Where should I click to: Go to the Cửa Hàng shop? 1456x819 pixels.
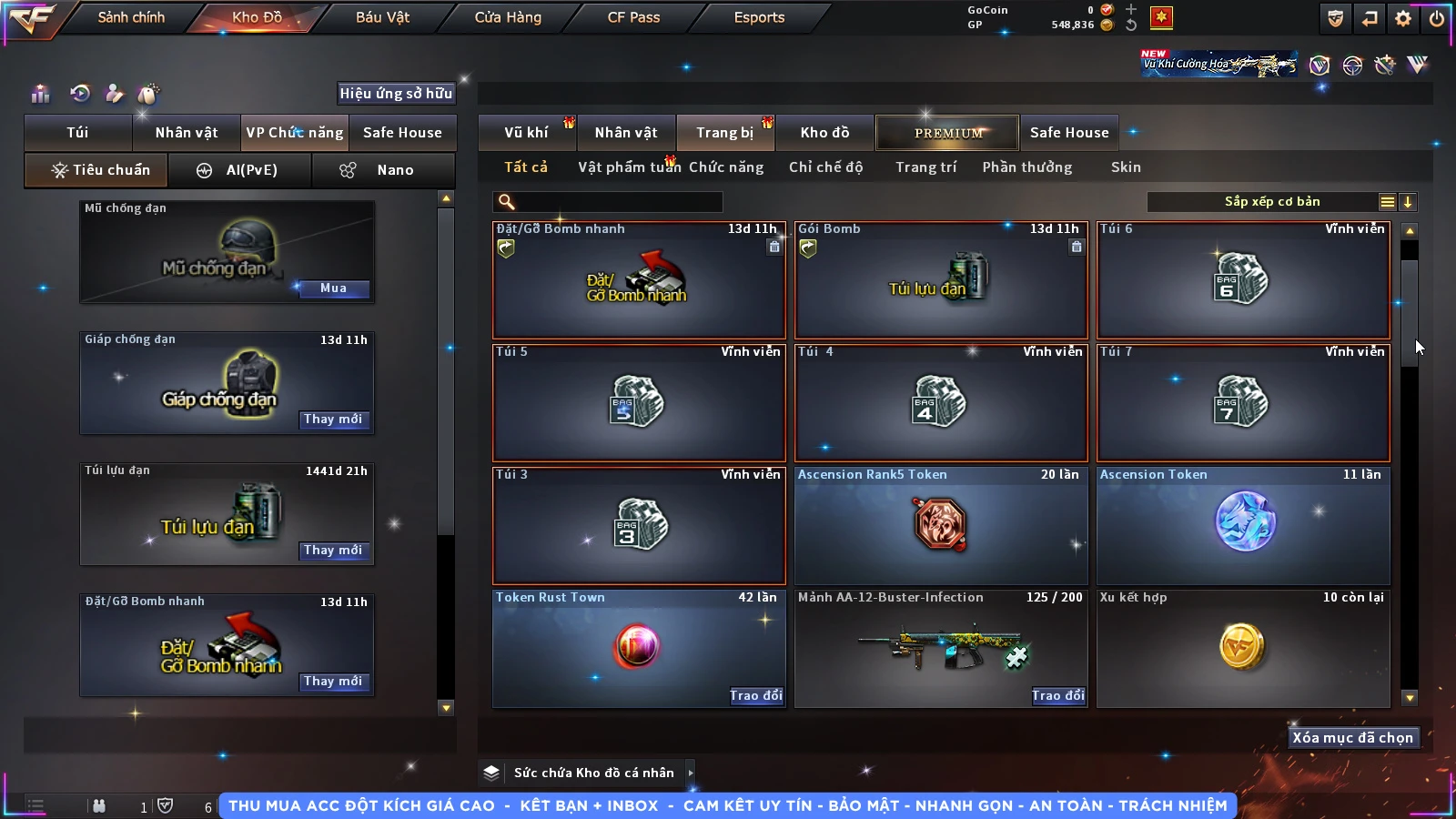pos(507,17)
